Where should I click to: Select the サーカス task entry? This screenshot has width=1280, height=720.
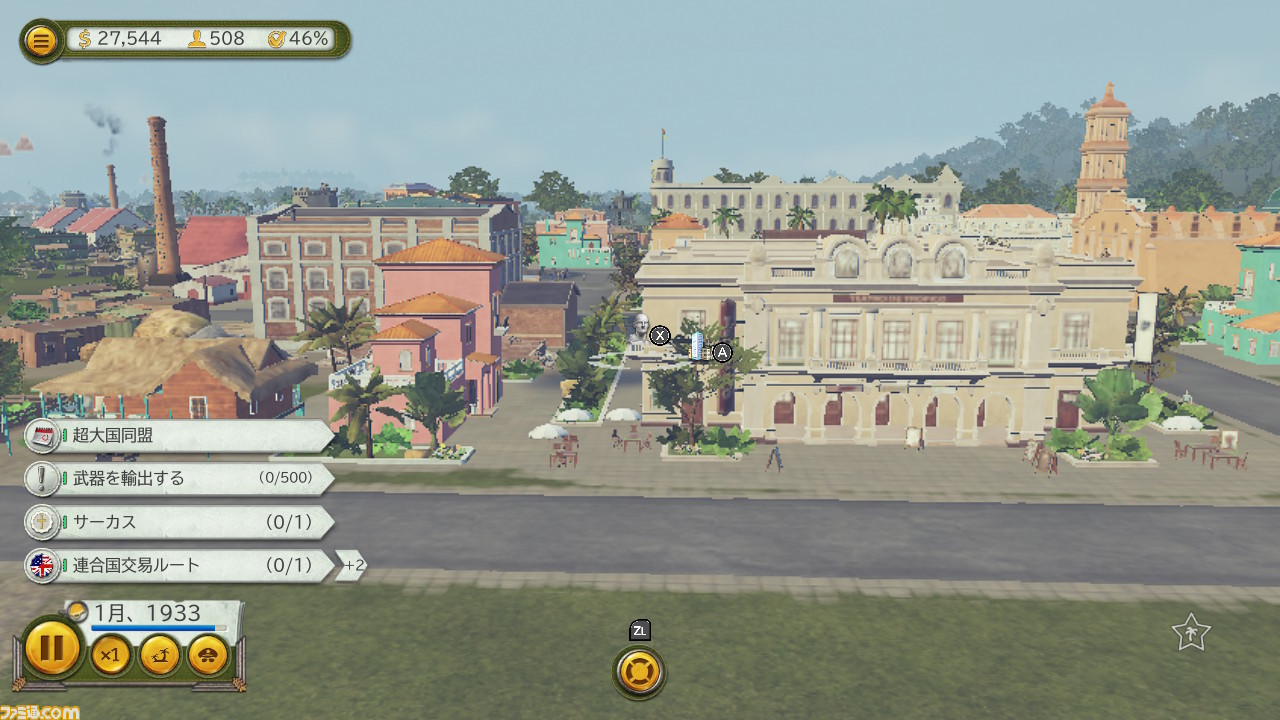coord(180,522)
